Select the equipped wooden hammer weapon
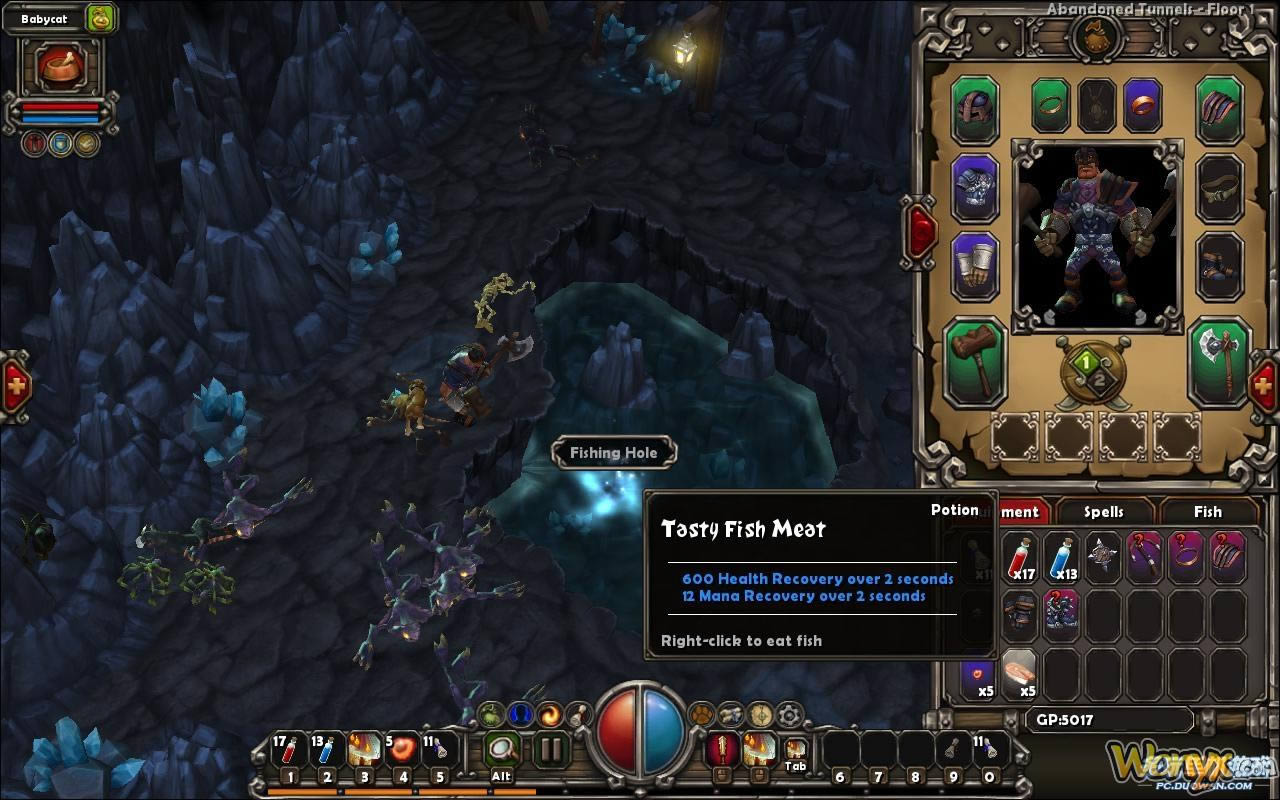This screenshot has height=800, width=1280. point(974,361)
